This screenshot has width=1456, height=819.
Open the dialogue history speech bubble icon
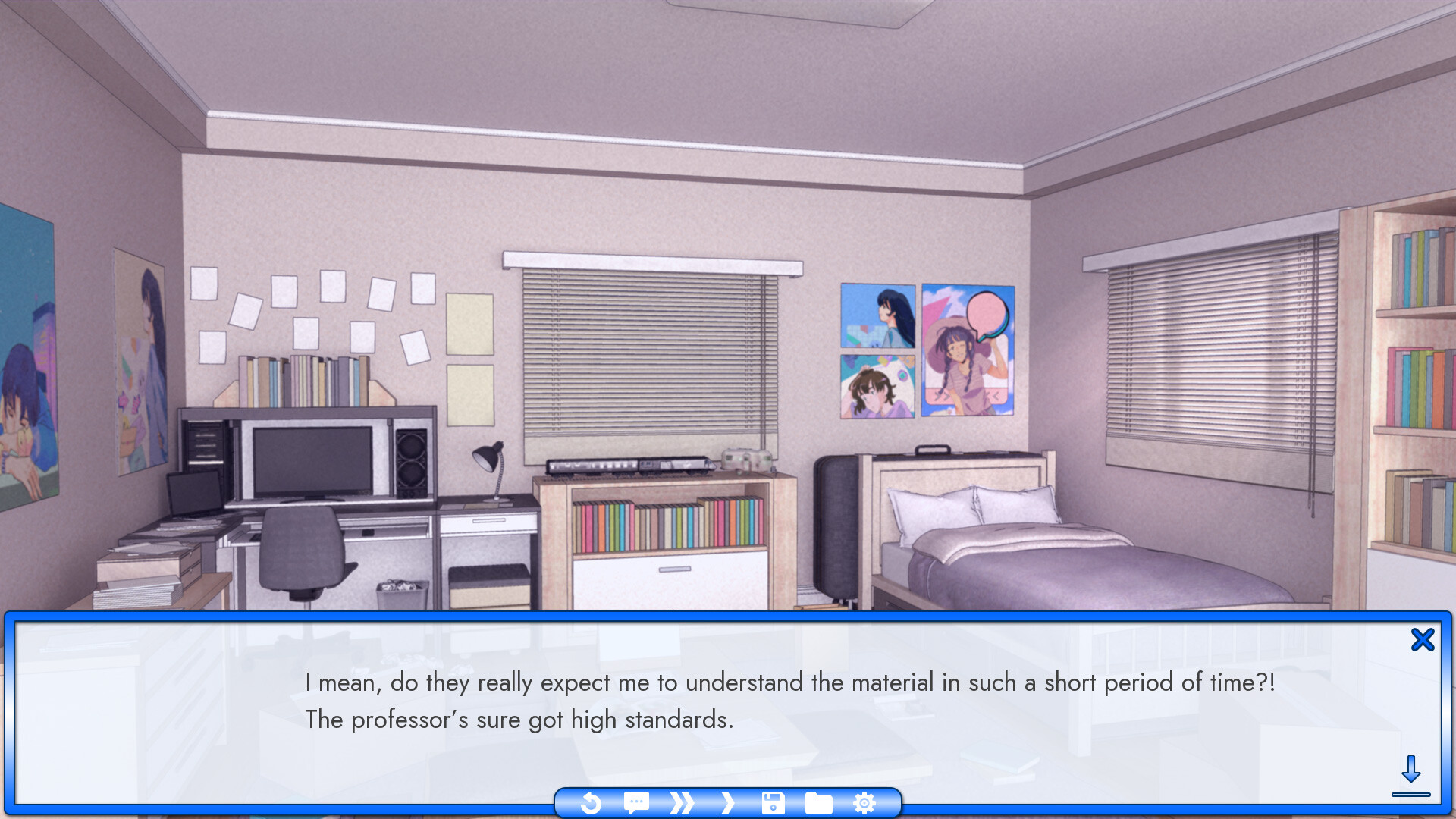pos(636,802)
